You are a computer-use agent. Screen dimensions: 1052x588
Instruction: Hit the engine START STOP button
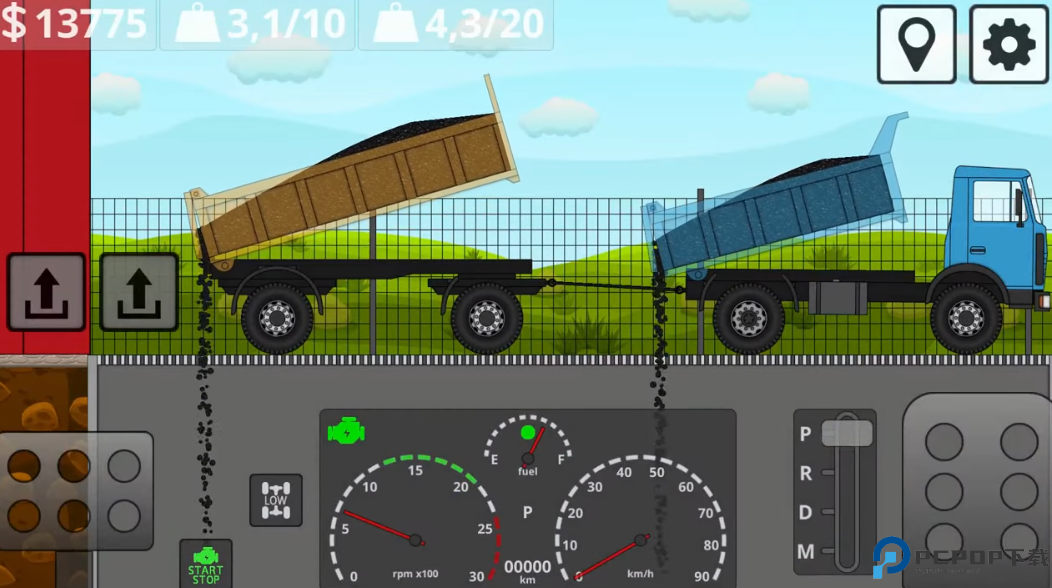(205, 565)
